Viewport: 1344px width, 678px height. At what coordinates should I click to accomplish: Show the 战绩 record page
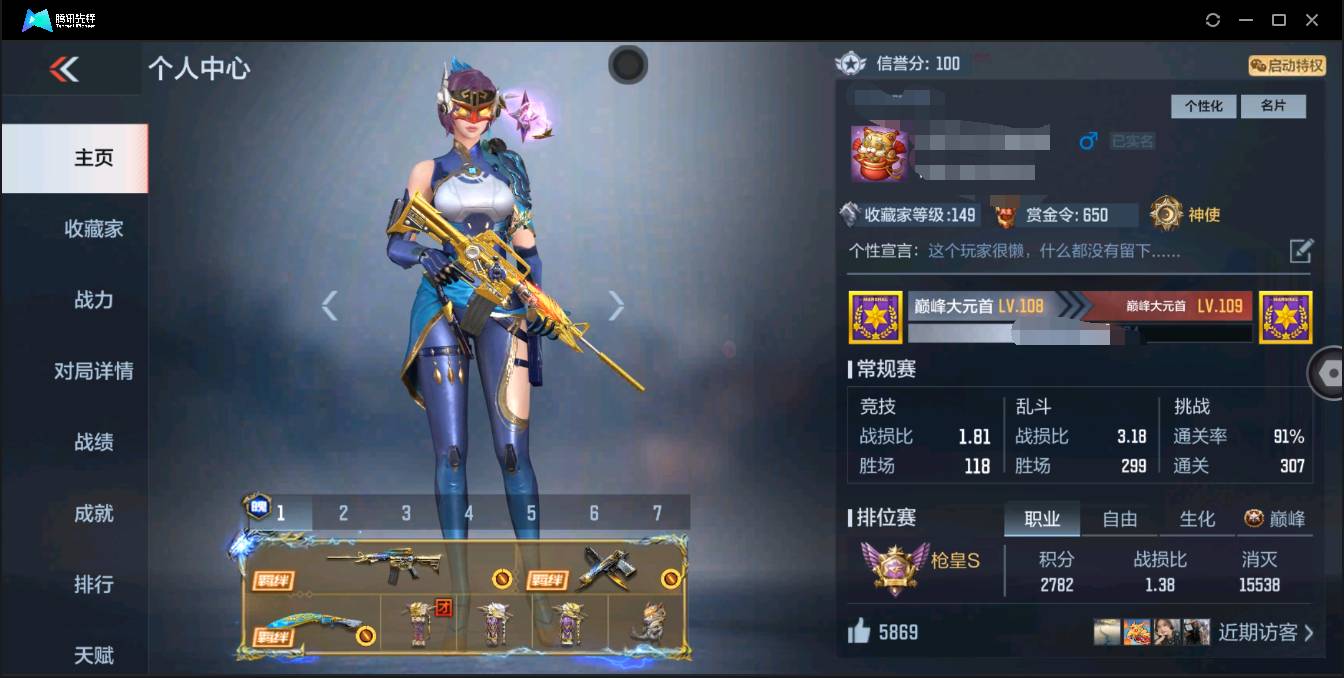93,442
